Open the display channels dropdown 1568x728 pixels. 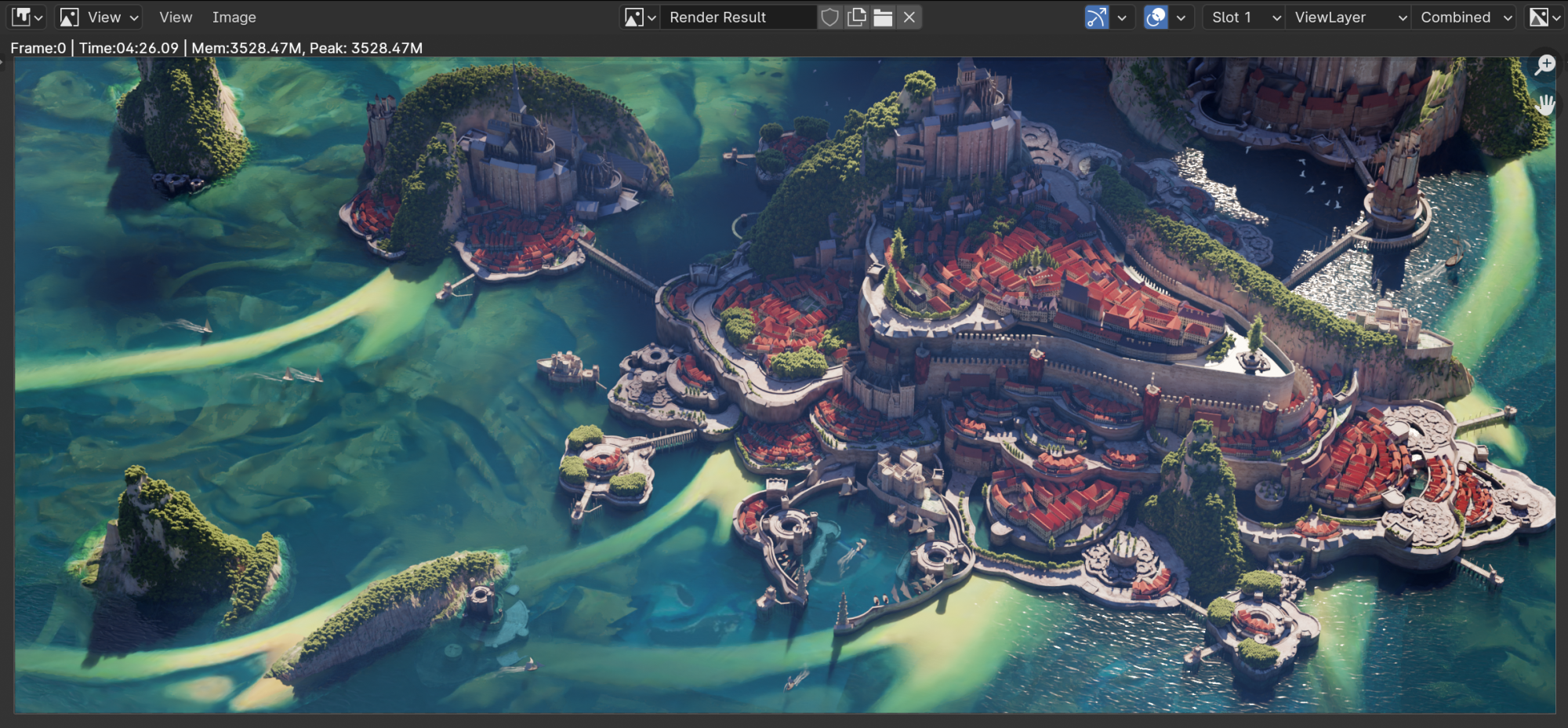pyautogui.click(x=1545, y=17)
